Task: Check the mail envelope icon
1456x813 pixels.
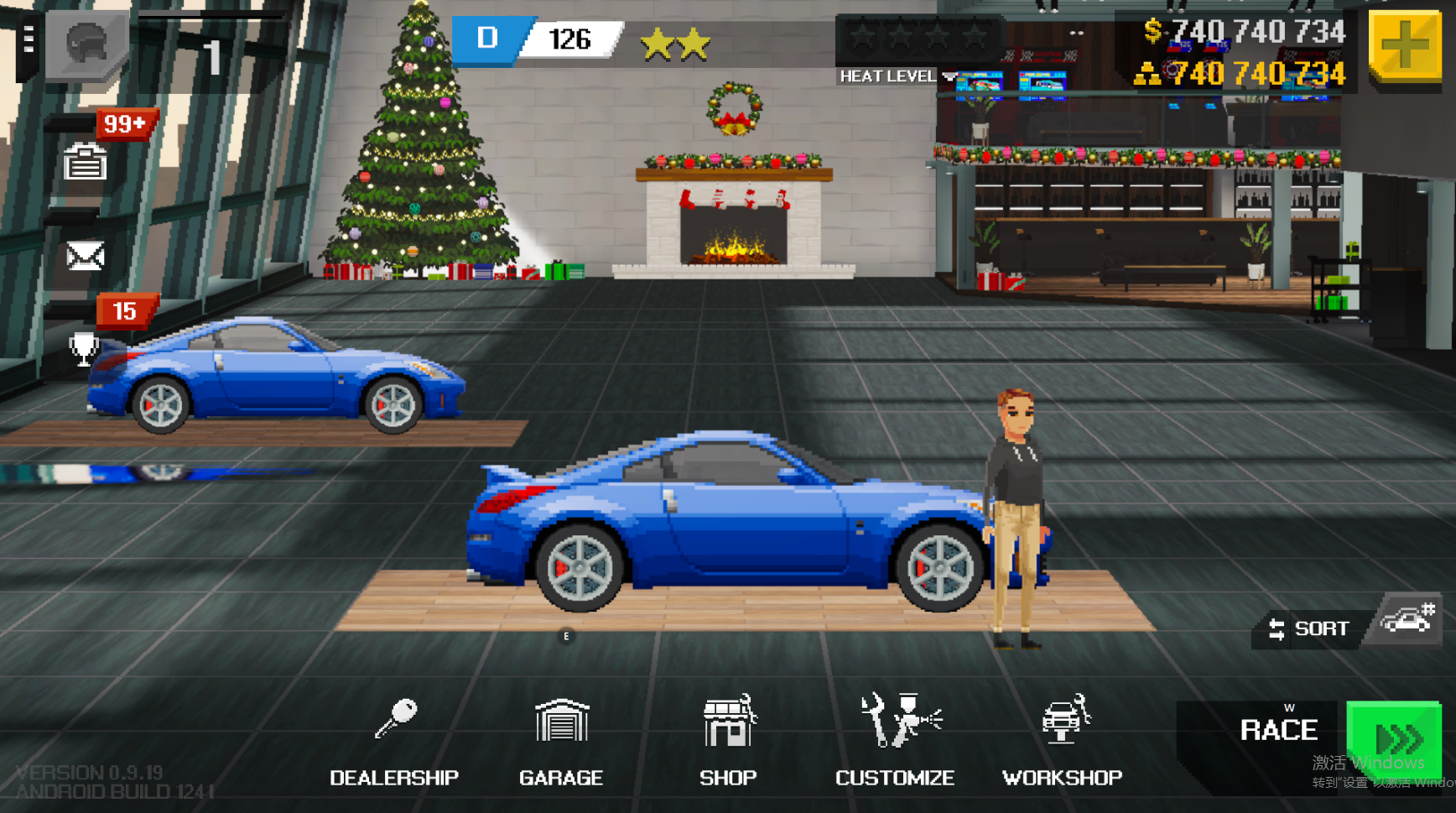Action: click(86, 256)
